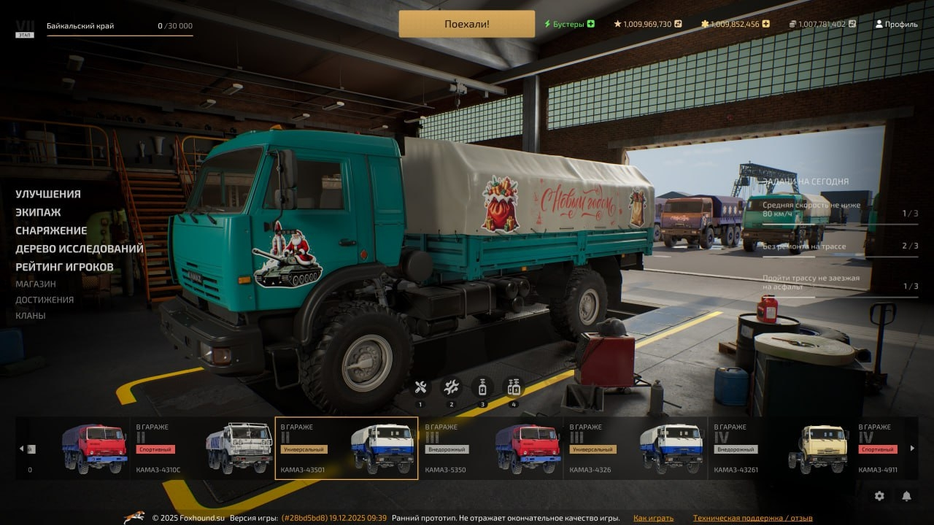
Task: Click the screwdriver and wrench consumable slot
Action: (420, 388)
